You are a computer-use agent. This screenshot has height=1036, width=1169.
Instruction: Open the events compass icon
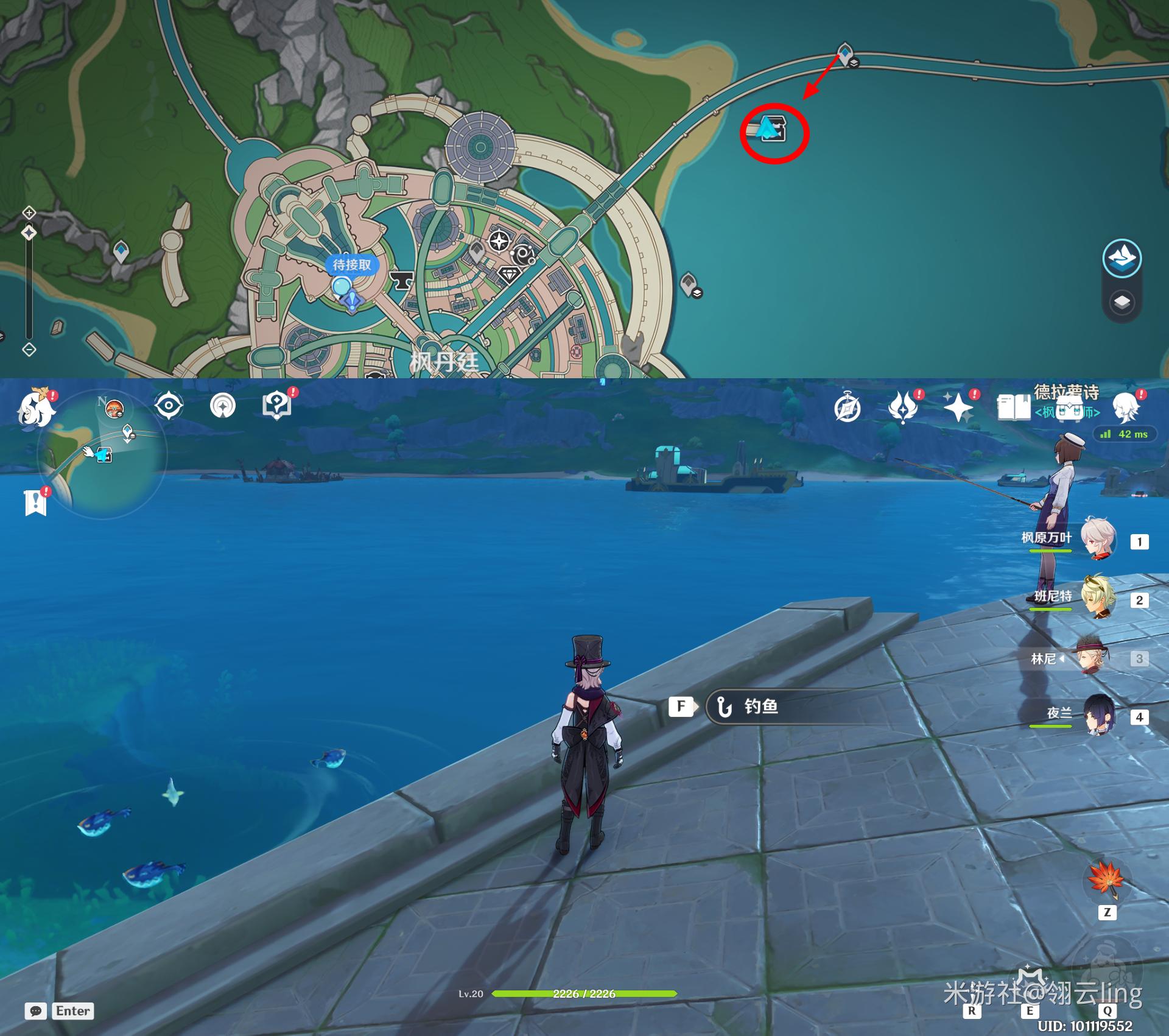[x=848, y=407]
